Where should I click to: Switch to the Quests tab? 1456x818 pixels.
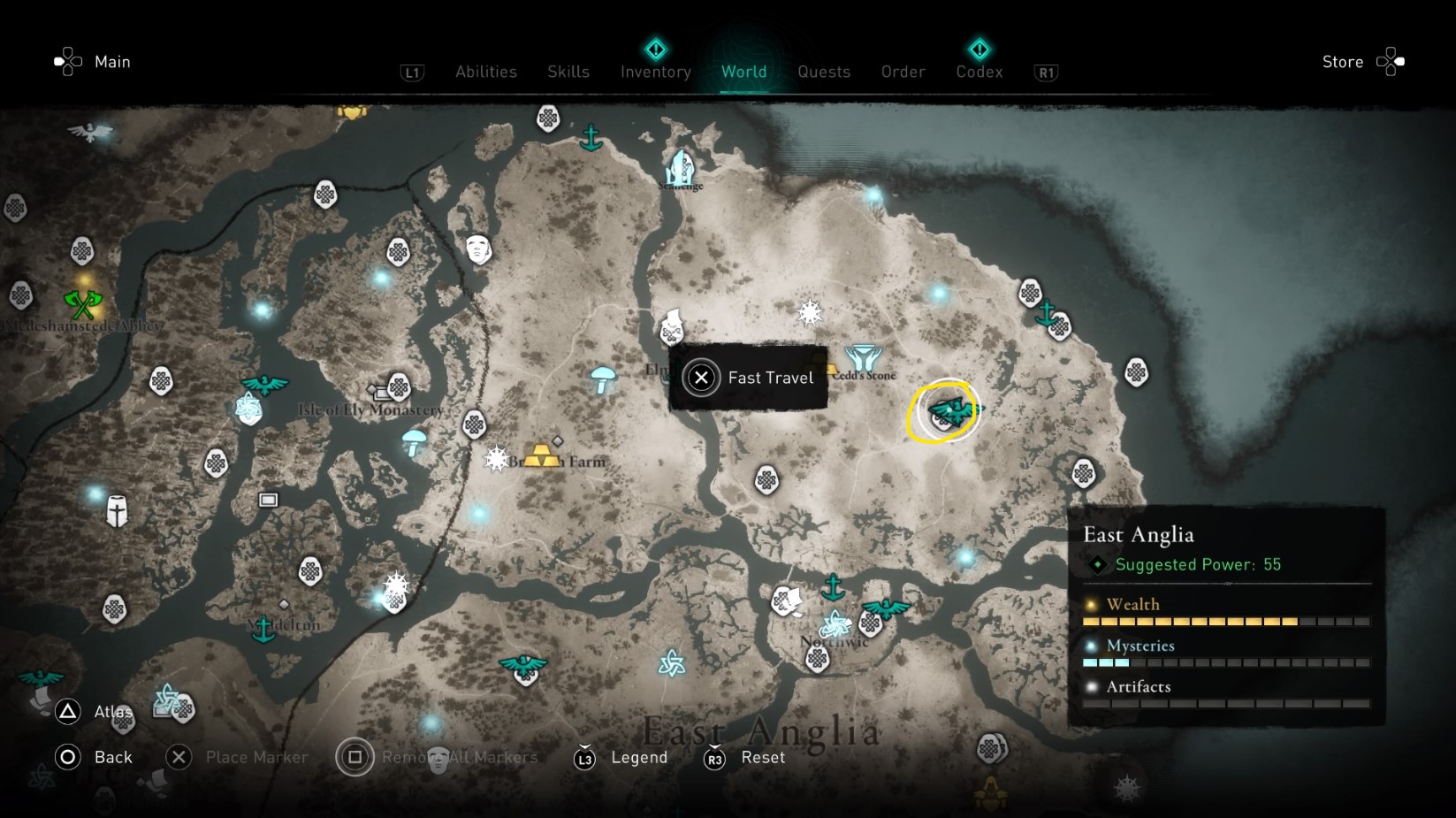(824, 72)
